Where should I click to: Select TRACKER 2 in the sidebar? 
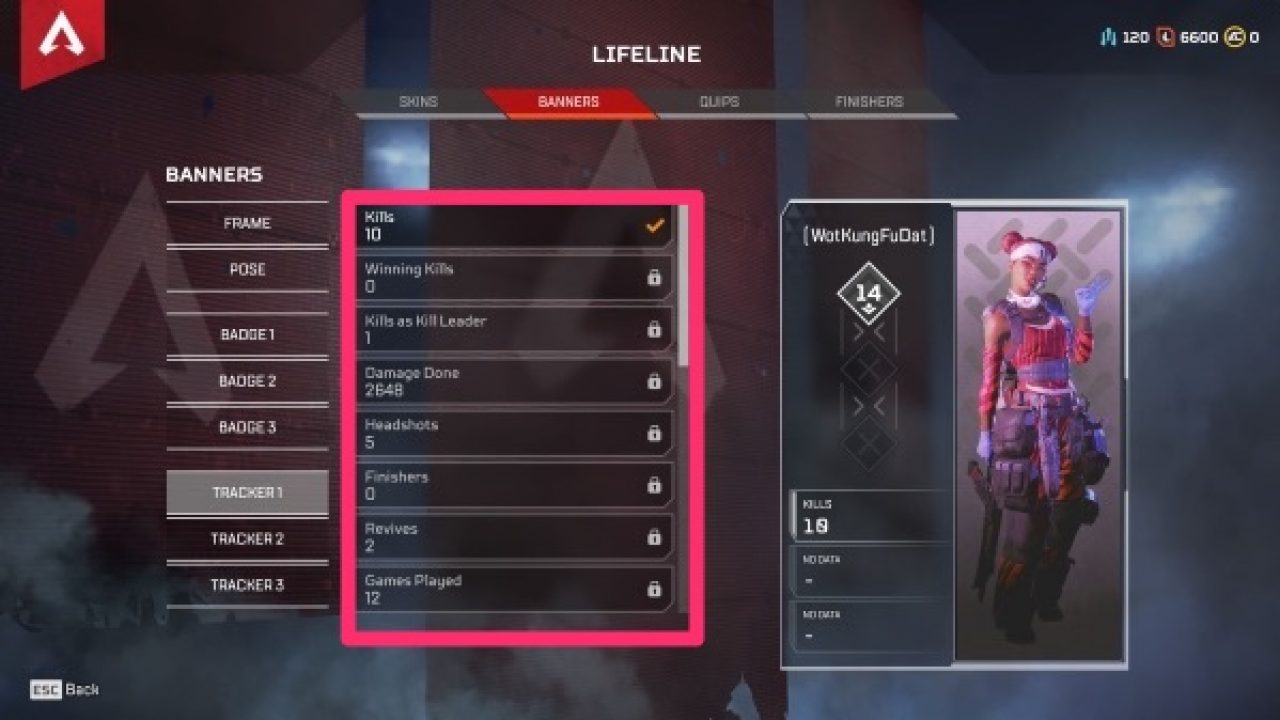tap(247, 538)
